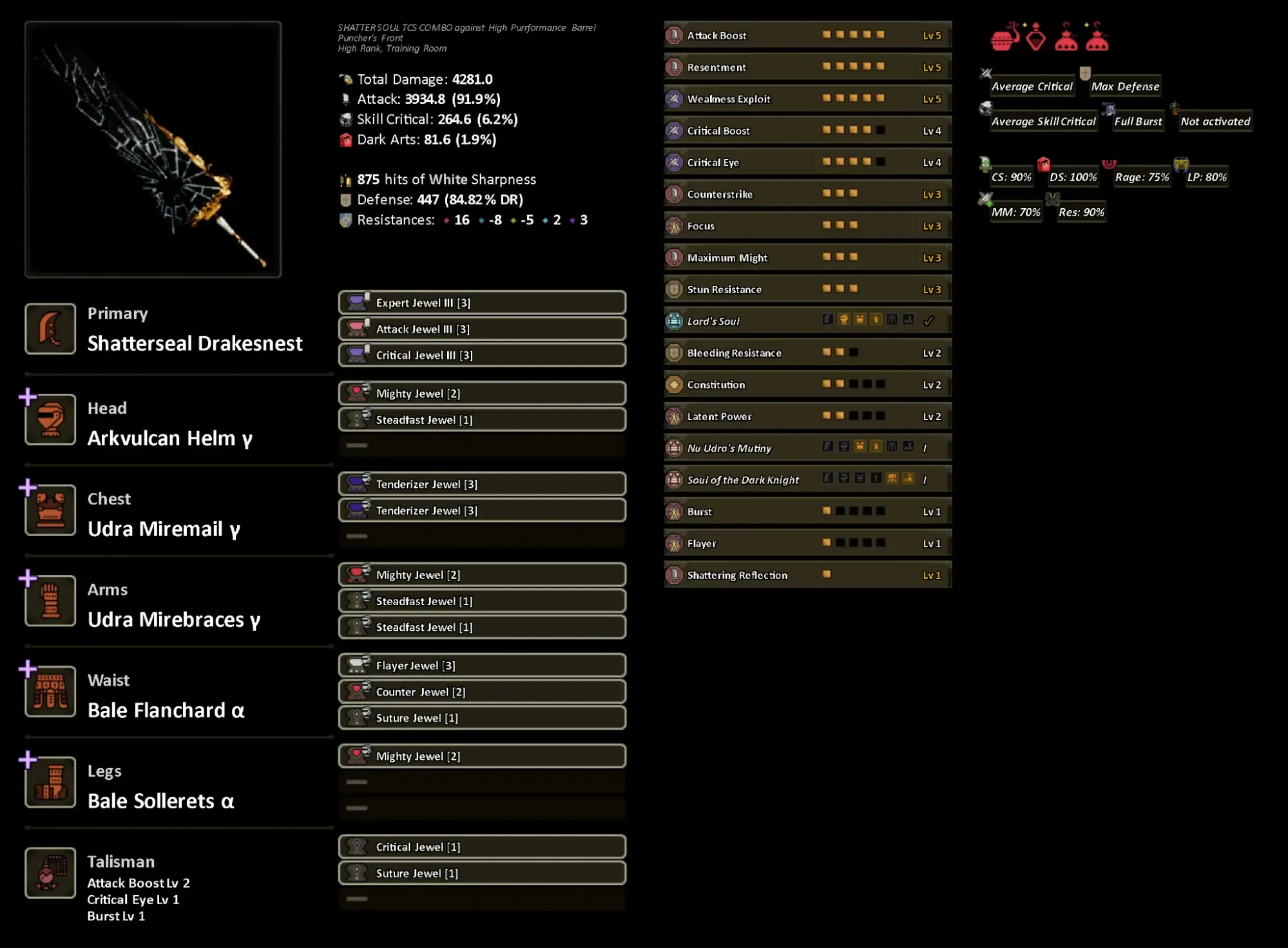Select the Udra Miremail chest armor icon
1288x948 pixels.
(x=50, y=510)
